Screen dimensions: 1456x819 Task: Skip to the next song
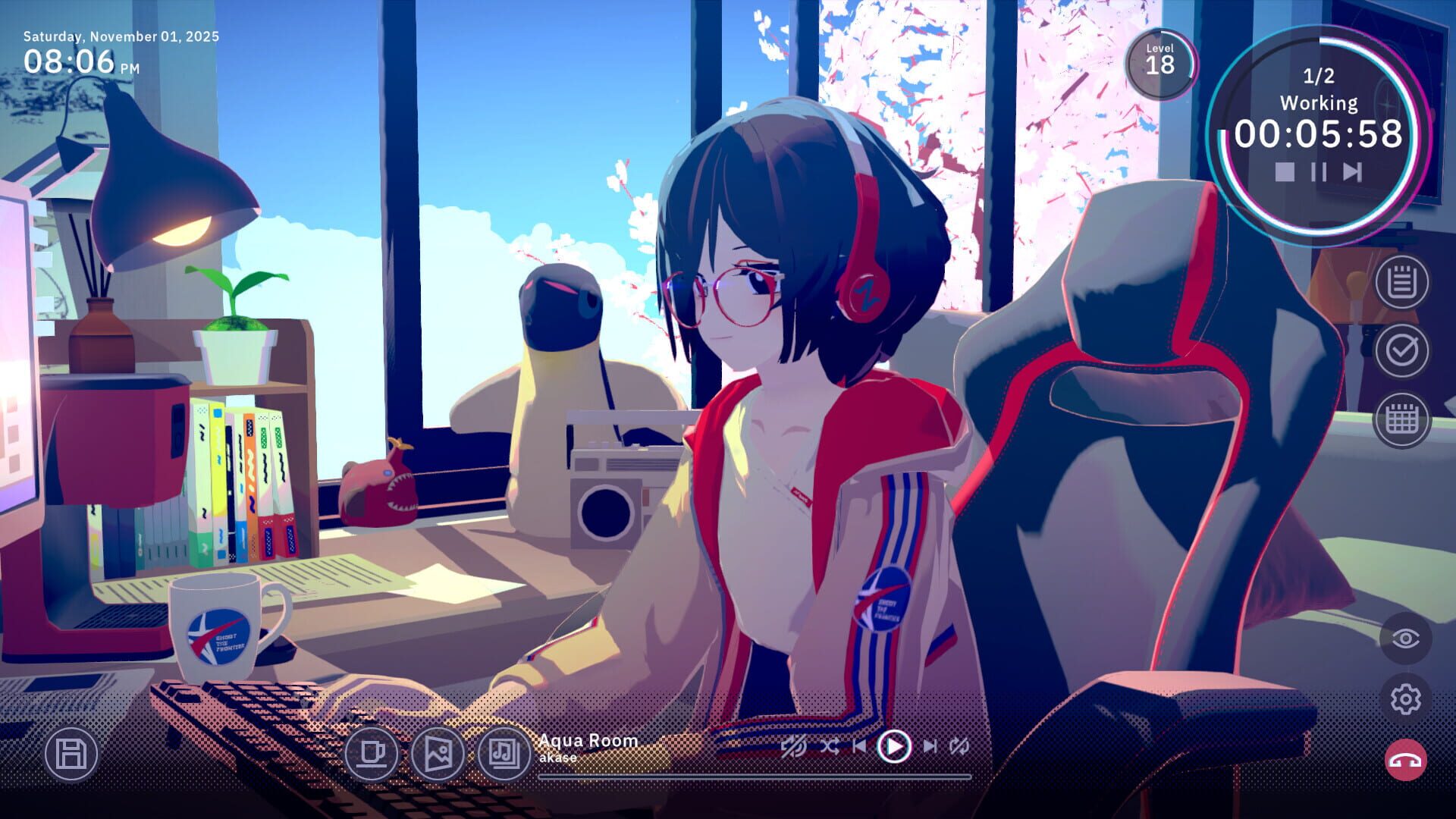(931, 747)
